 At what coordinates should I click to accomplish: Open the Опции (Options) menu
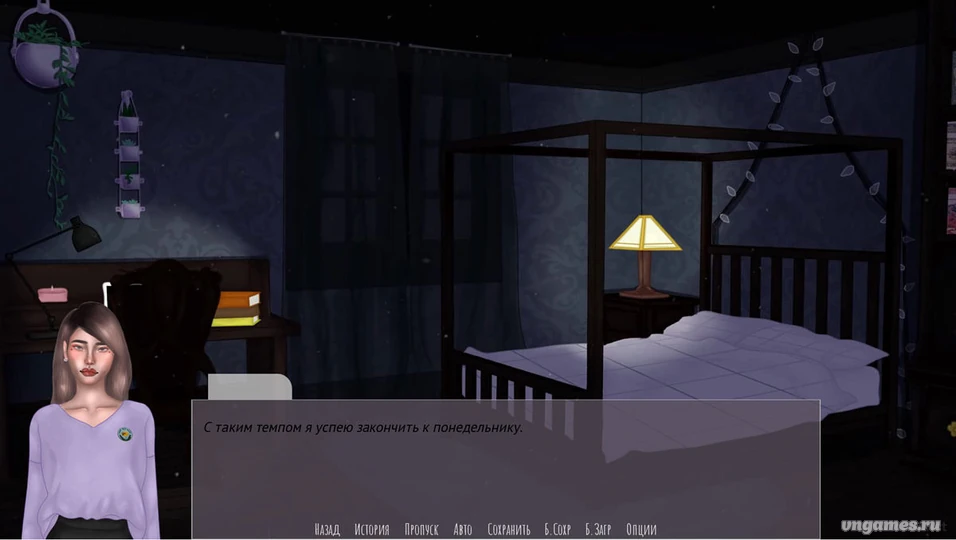(x=641, y=529)
